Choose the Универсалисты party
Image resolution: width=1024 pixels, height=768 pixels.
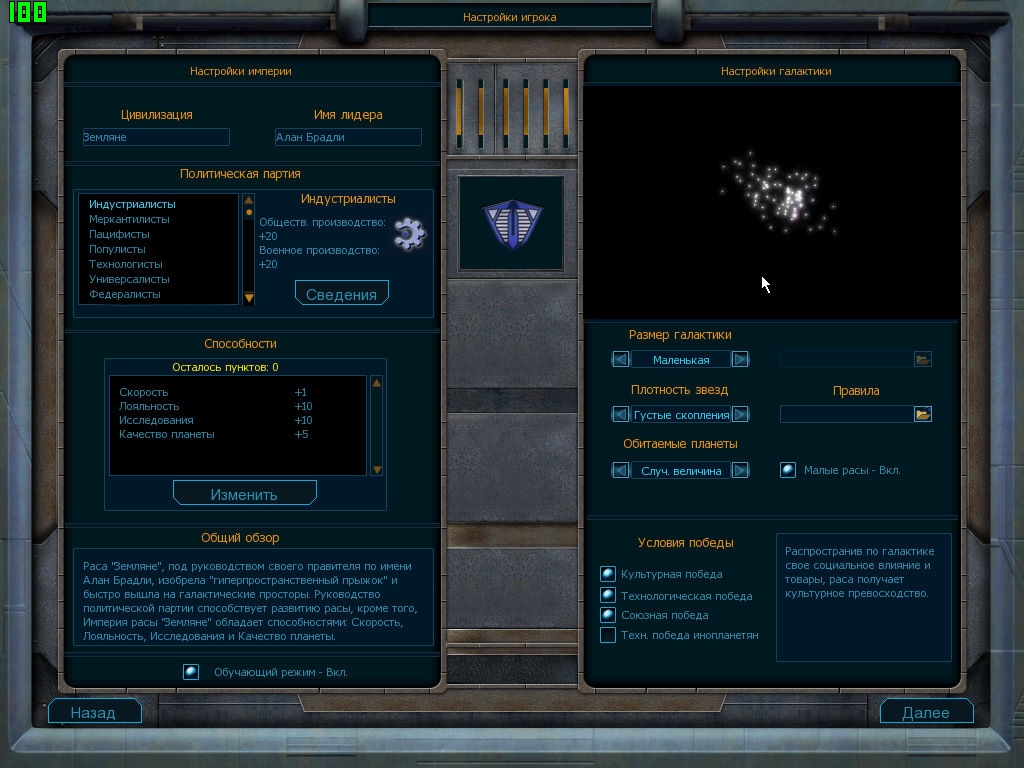tap(129, 279)
